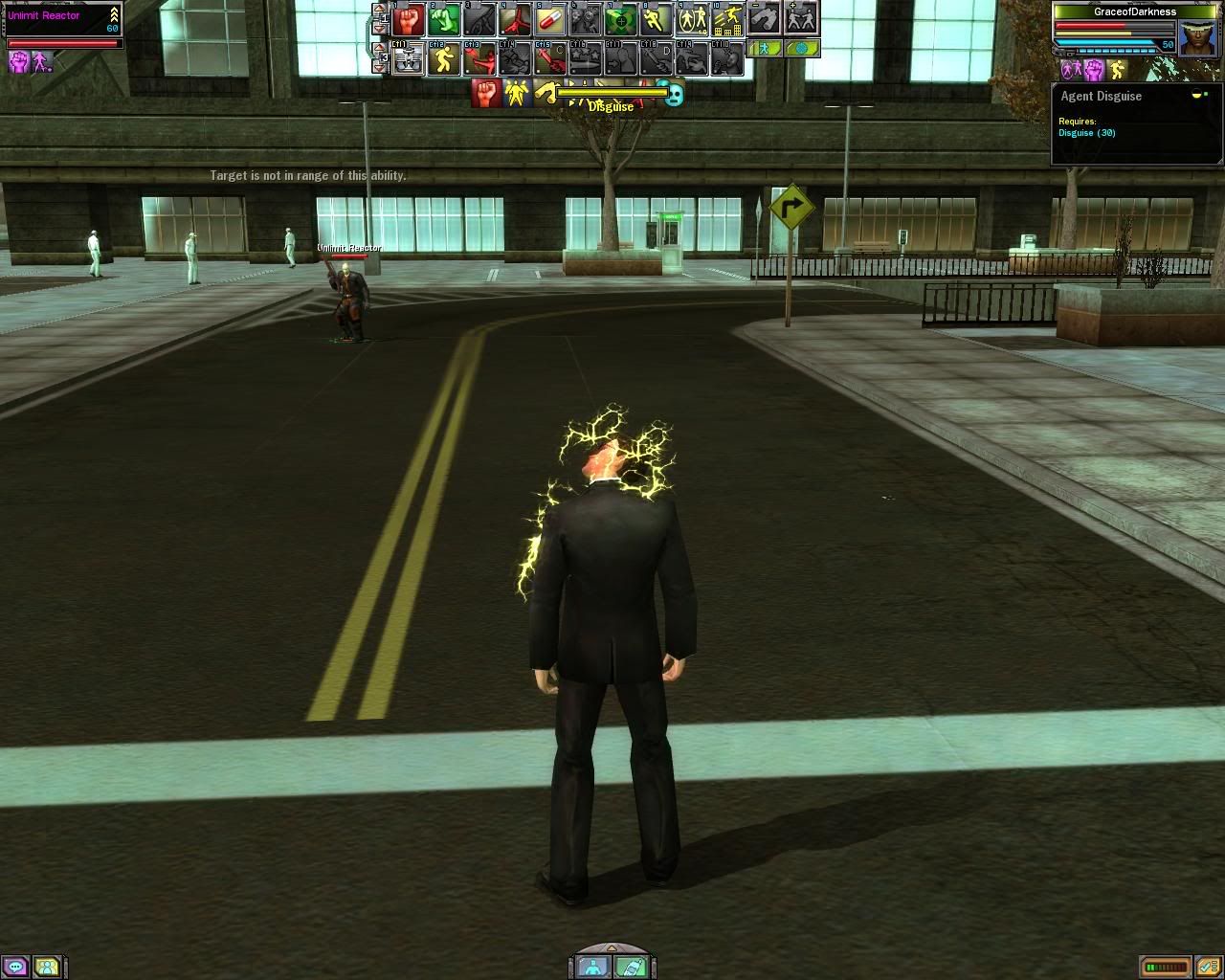Select the yellow sneaking figure ability in Ctl2

click(x=443, y=59)
